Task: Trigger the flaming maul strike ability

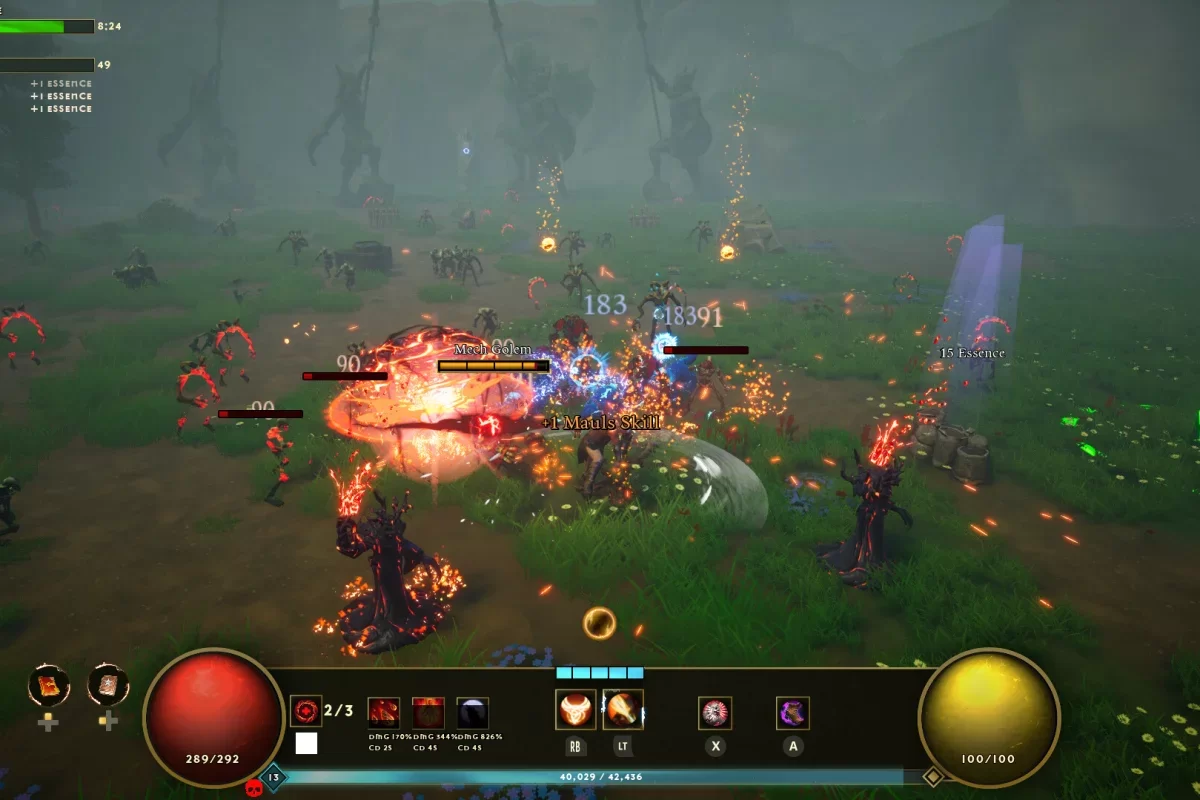Action: tap(623, 709)
